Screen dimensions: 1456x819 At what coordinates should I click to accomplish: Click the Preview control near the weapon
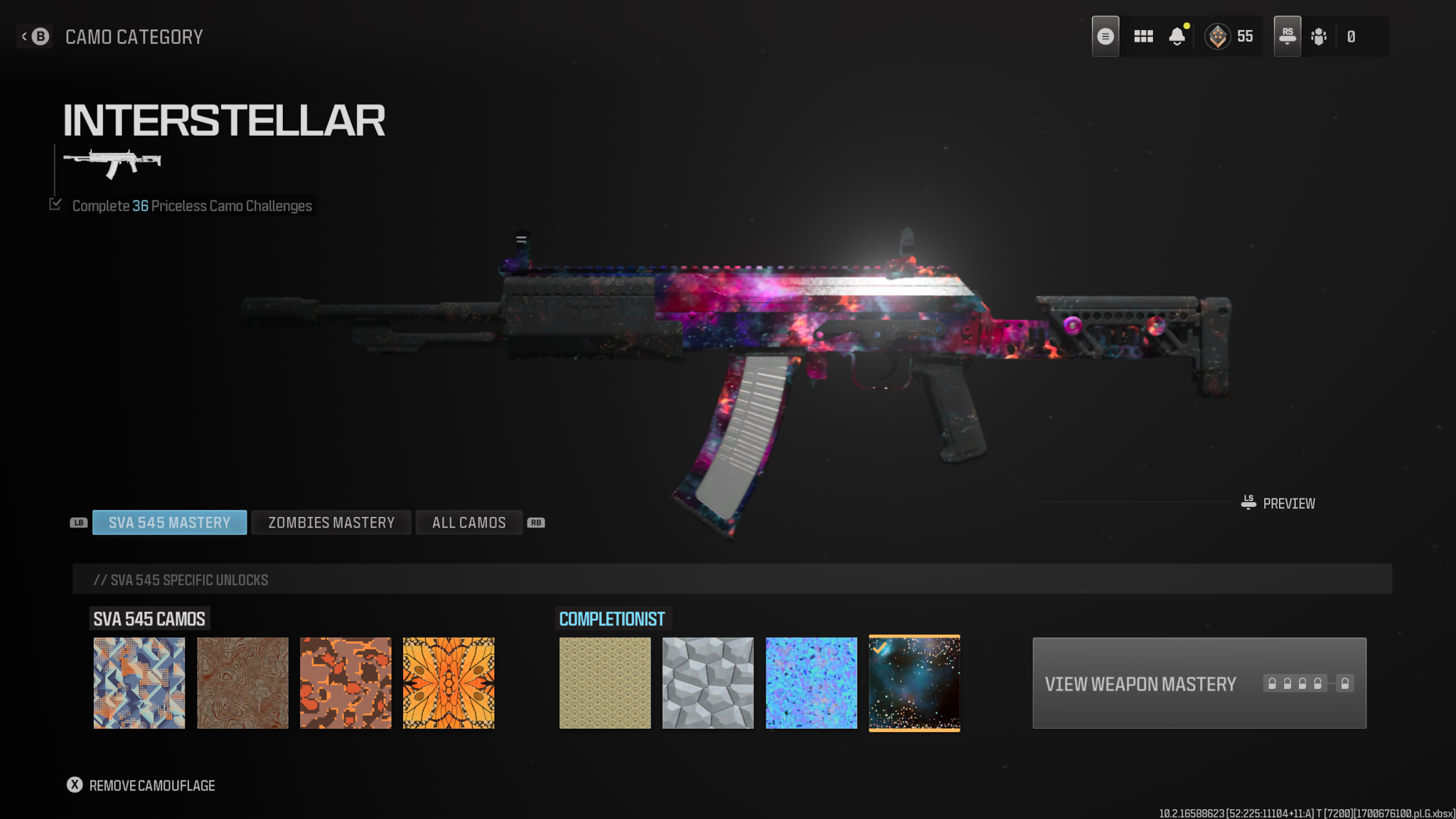coord(1279,503)
